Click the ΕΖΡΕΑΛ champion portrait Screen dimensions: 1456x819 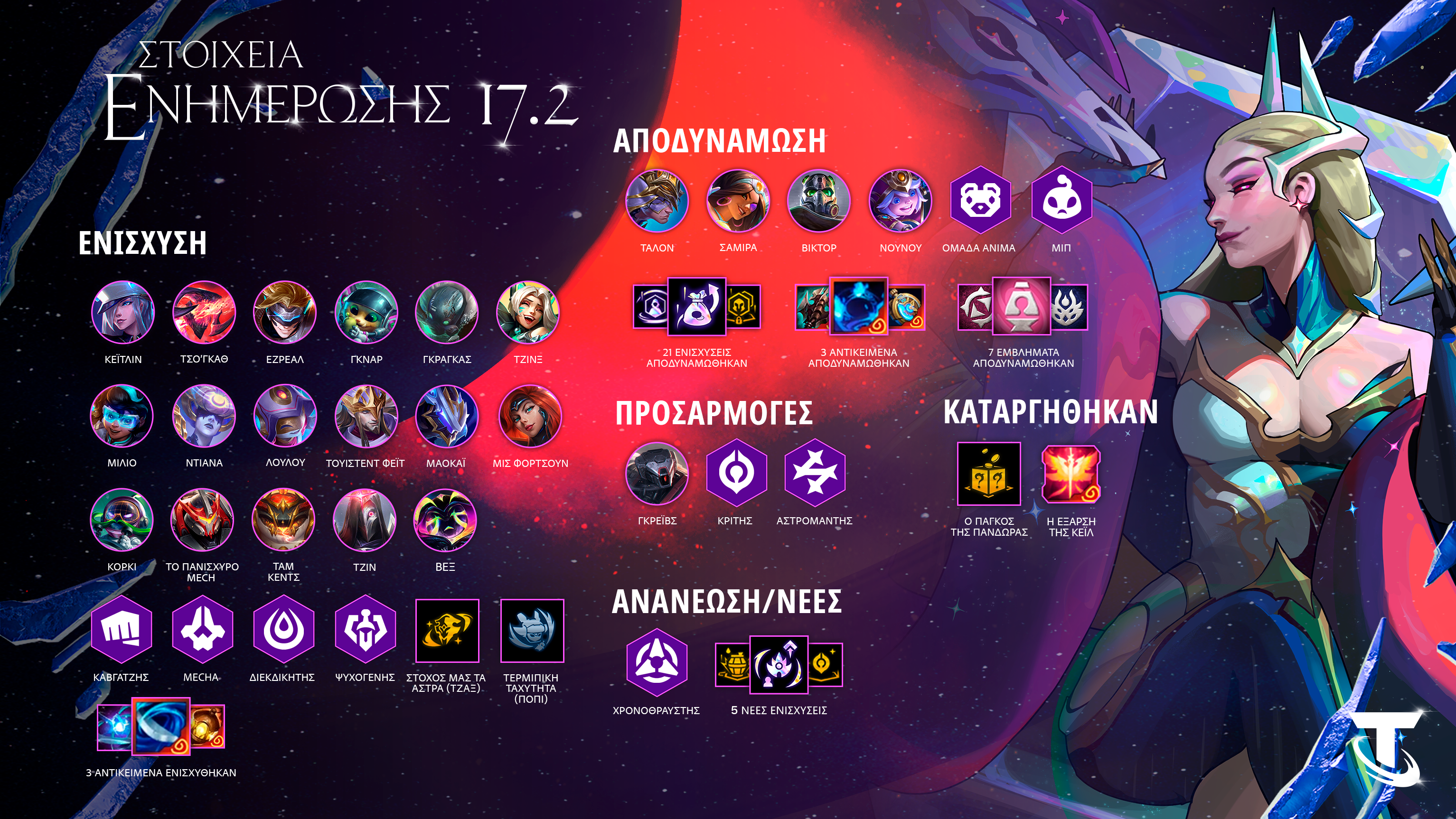point(285,312)
